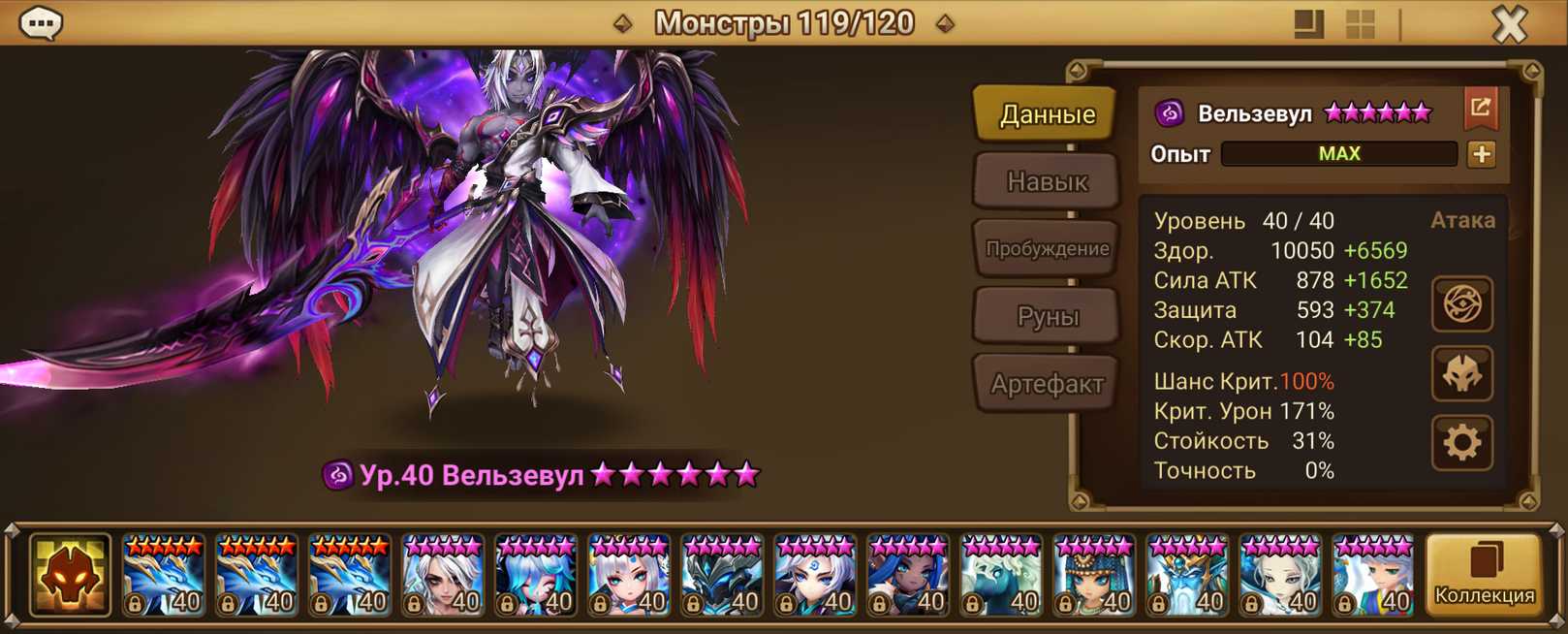Select the Пробуждение tab
The image size is (1568, 634).
[1047, 248]
